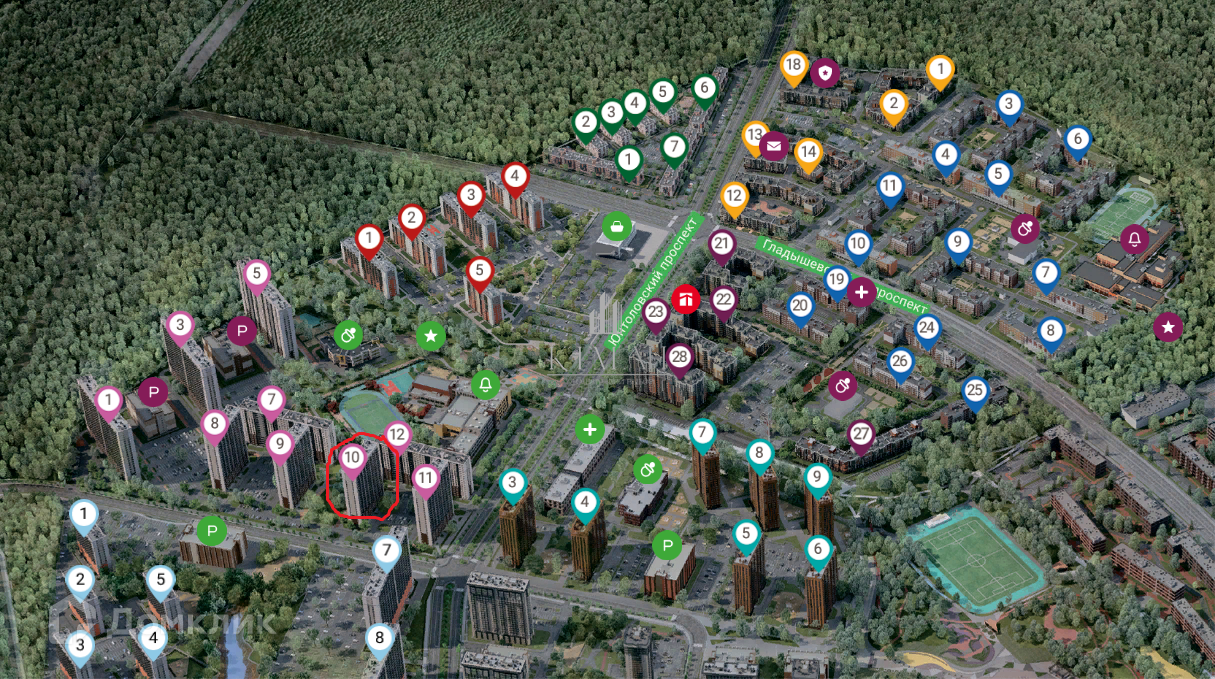1215x679 pixels.
Task: Choose orange building marker number 14
Action: [808, 153]
